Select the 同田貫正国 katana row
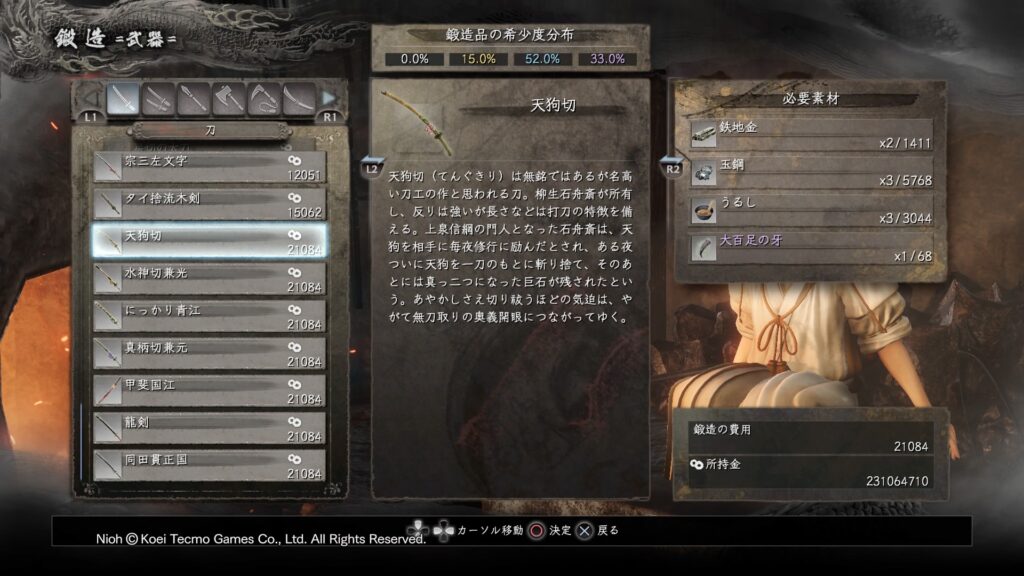This screenshot has height=576, width=1024. click(209, 466)
